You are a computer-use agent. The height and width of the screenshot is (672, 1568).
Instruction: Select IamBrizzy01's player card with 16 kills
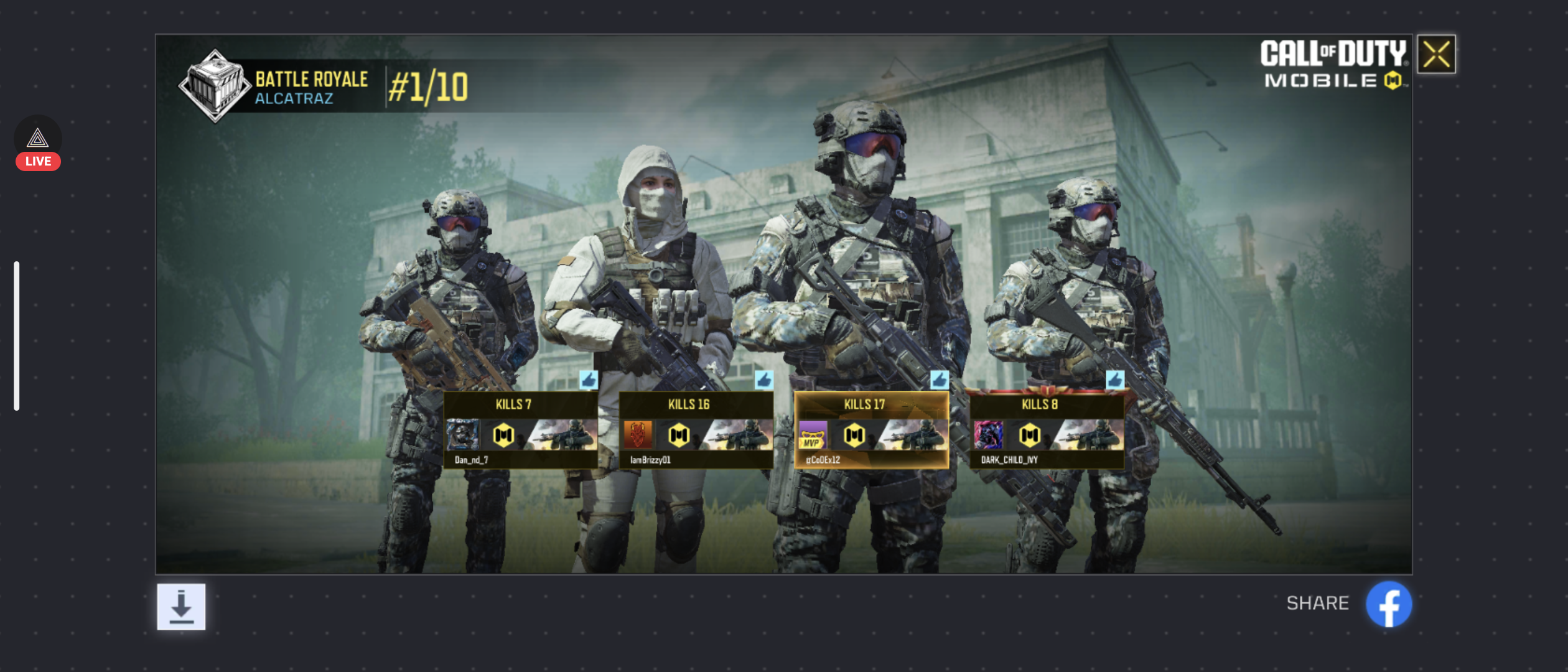(x=696, y=431)
